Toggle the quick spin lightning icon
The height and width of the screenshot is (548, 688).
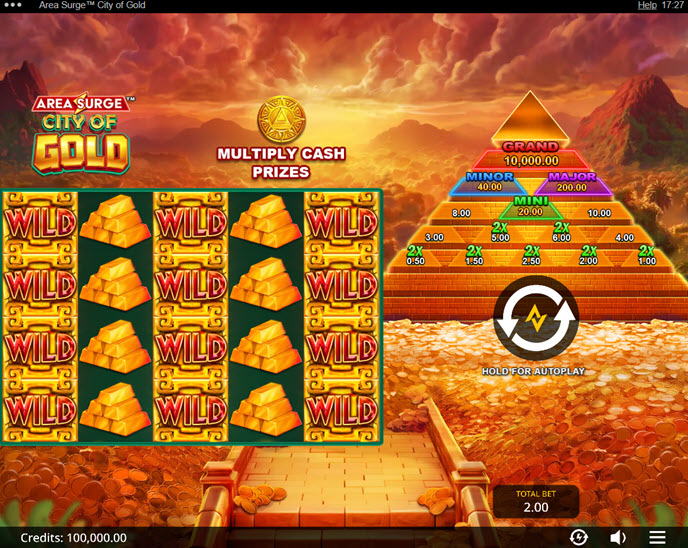pyautogui.click(x=578, y=537)
